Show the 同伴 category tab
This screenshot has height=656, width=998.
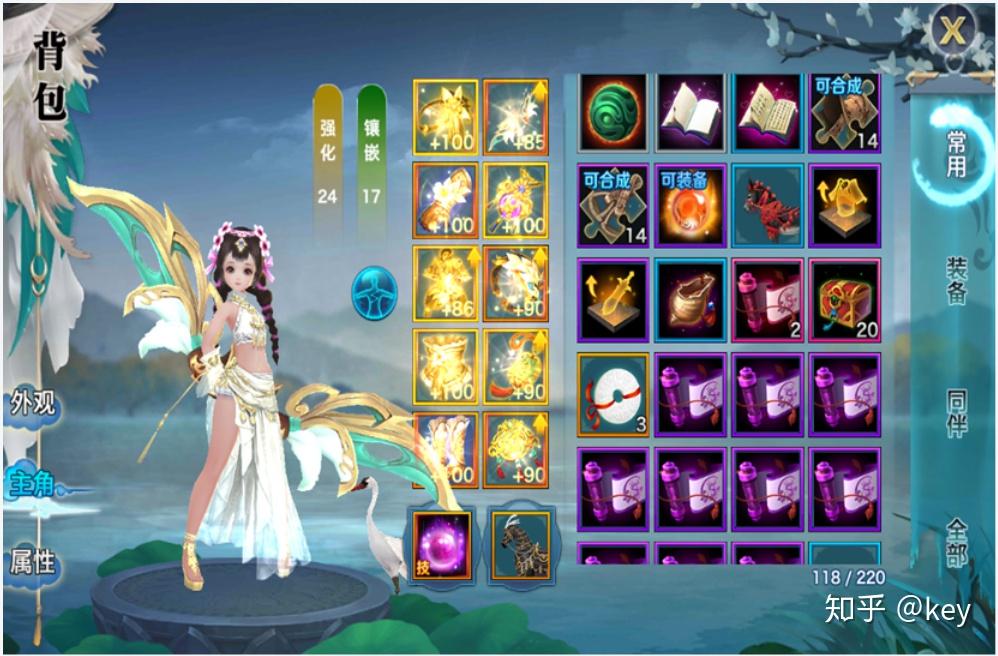coord(957,411)
